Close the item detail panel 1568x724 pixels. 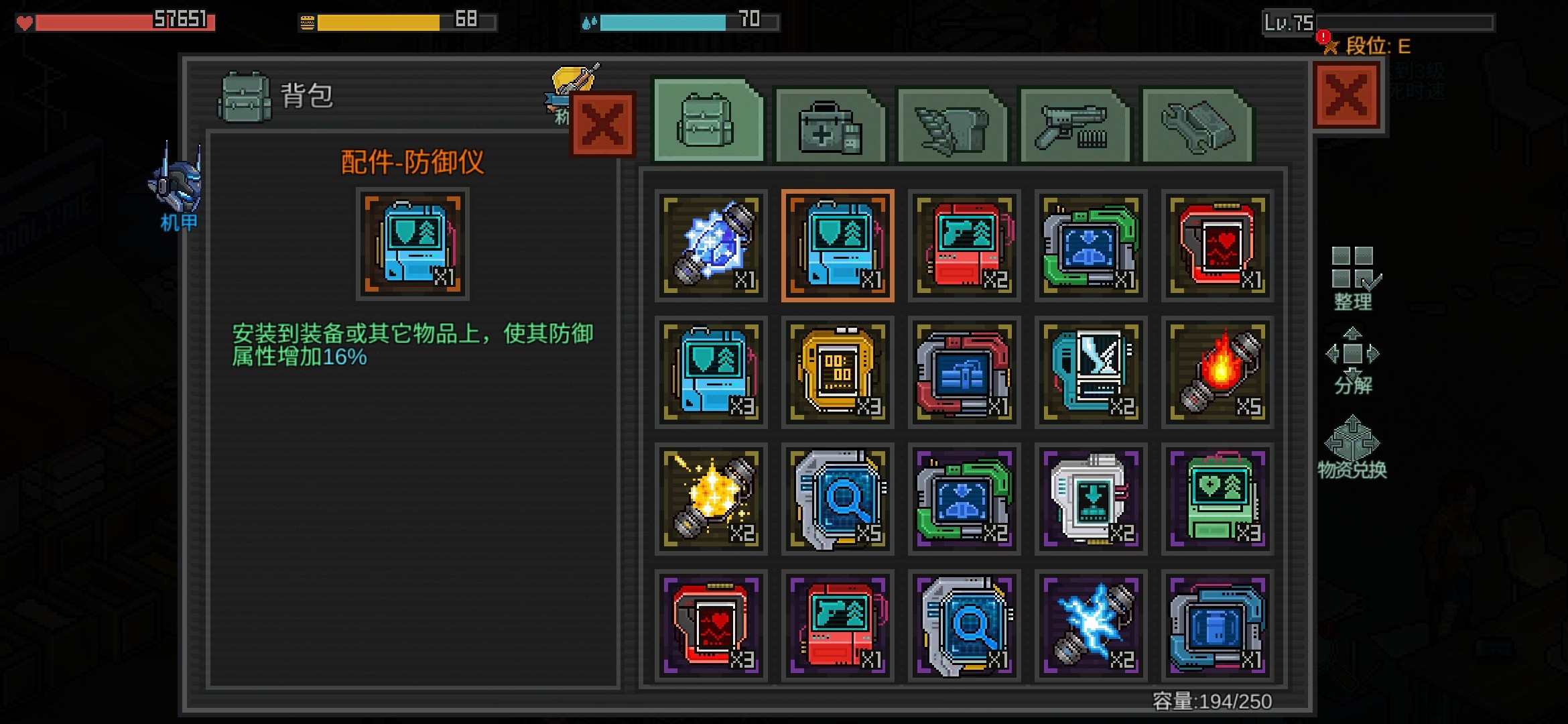point(601,124)
